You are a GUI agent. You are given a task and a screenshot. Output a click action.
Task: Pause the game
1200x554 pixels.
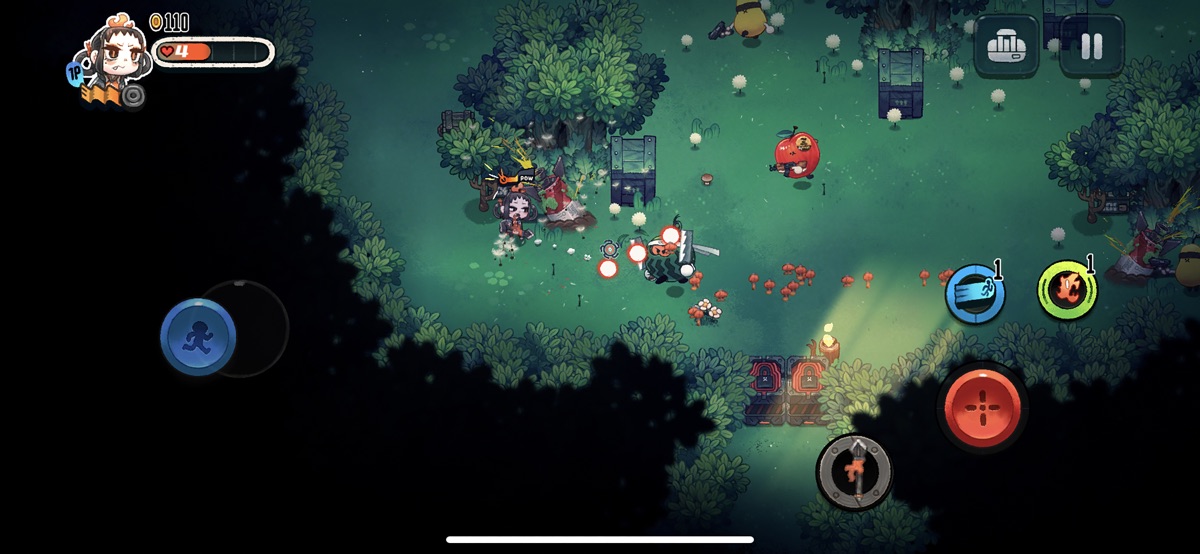pyautogui.click(x=1091, y=46)
